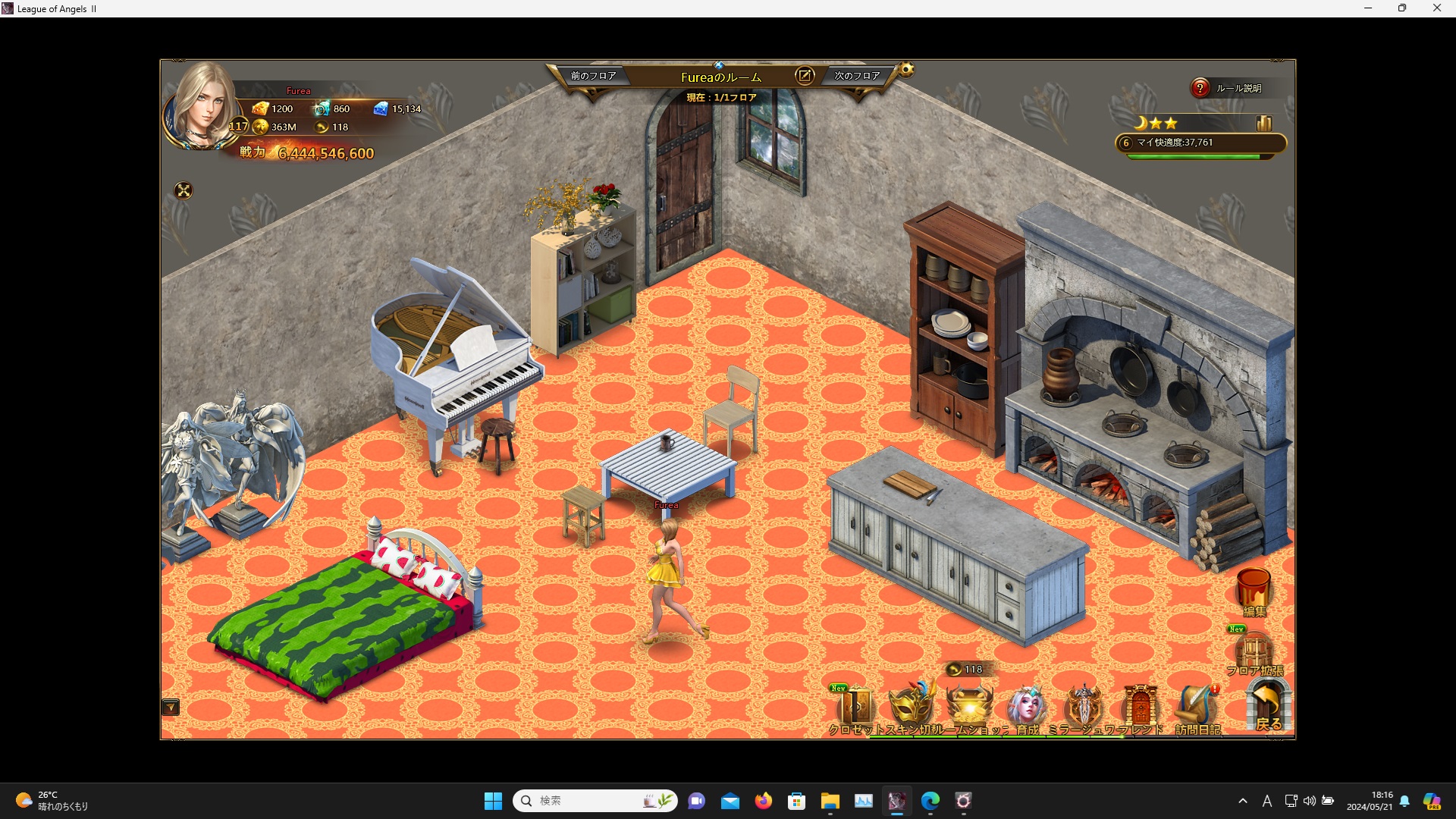Show the comfort ranking bar-chart icon

click(1263, 123)
